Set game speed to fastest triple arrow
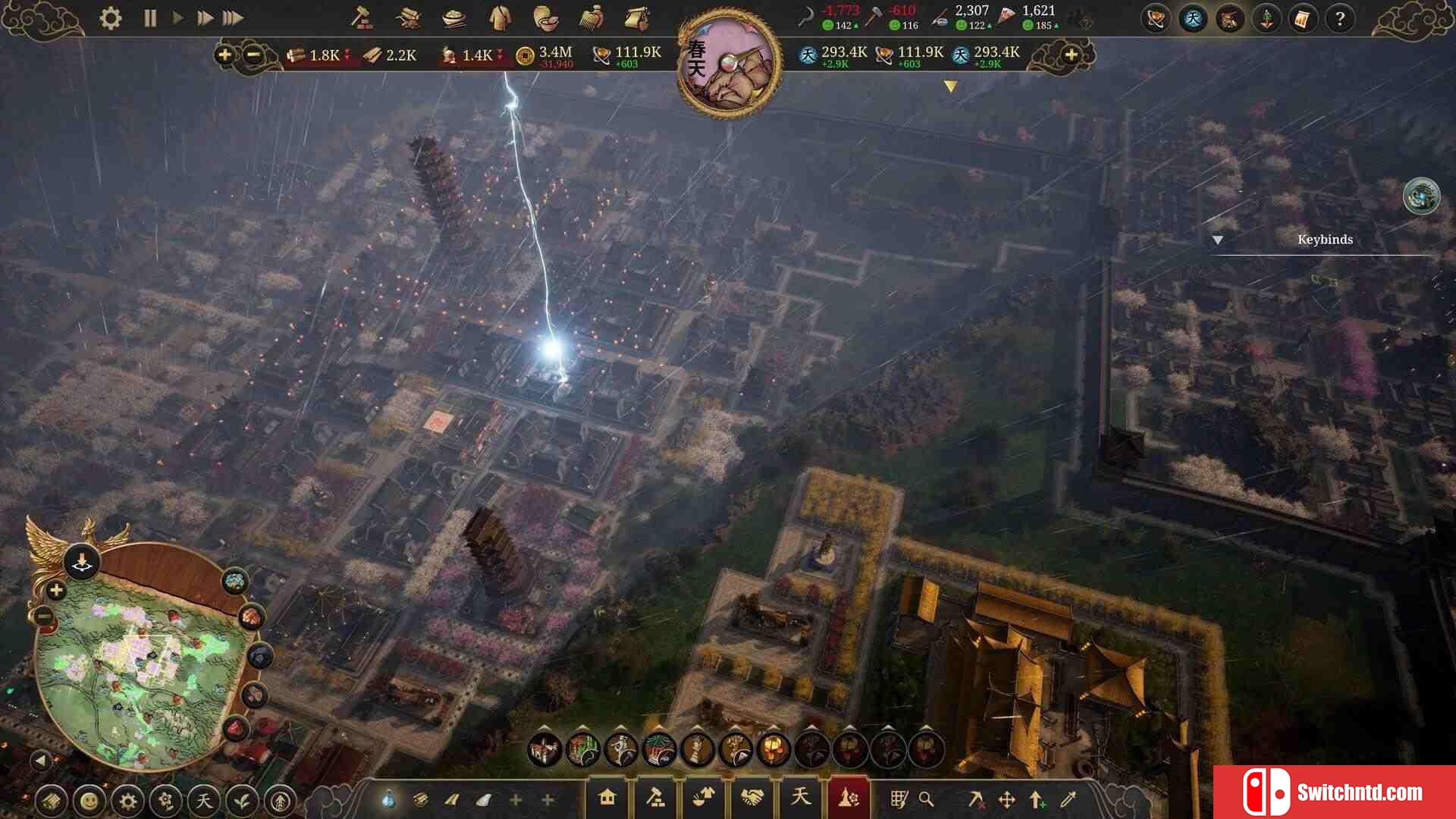The image size is (1456, 819). tap(233, 18)
